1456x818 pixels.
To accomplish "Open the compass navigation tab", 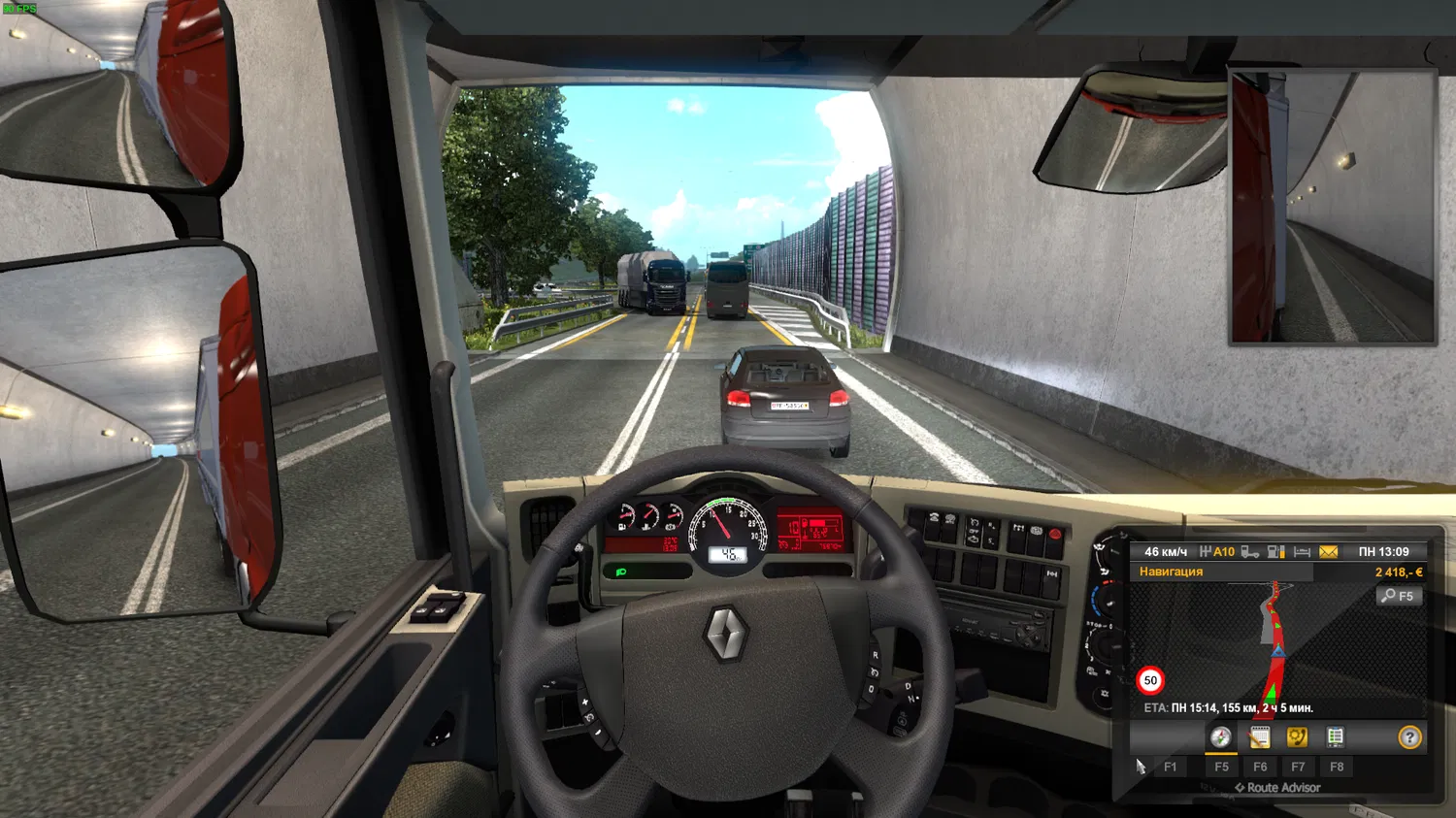I will pos(1221,737).
